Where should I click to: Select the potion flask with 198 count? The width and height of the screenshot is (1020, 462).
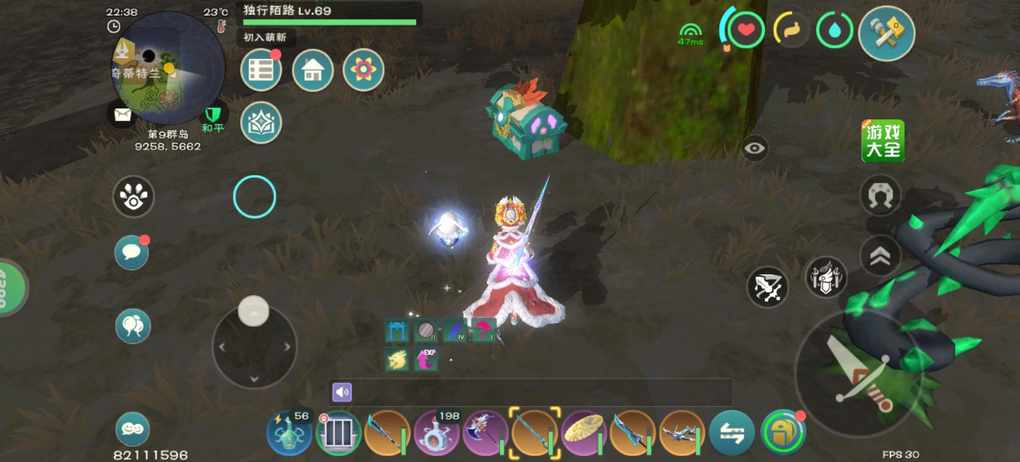tap(437, 432)
